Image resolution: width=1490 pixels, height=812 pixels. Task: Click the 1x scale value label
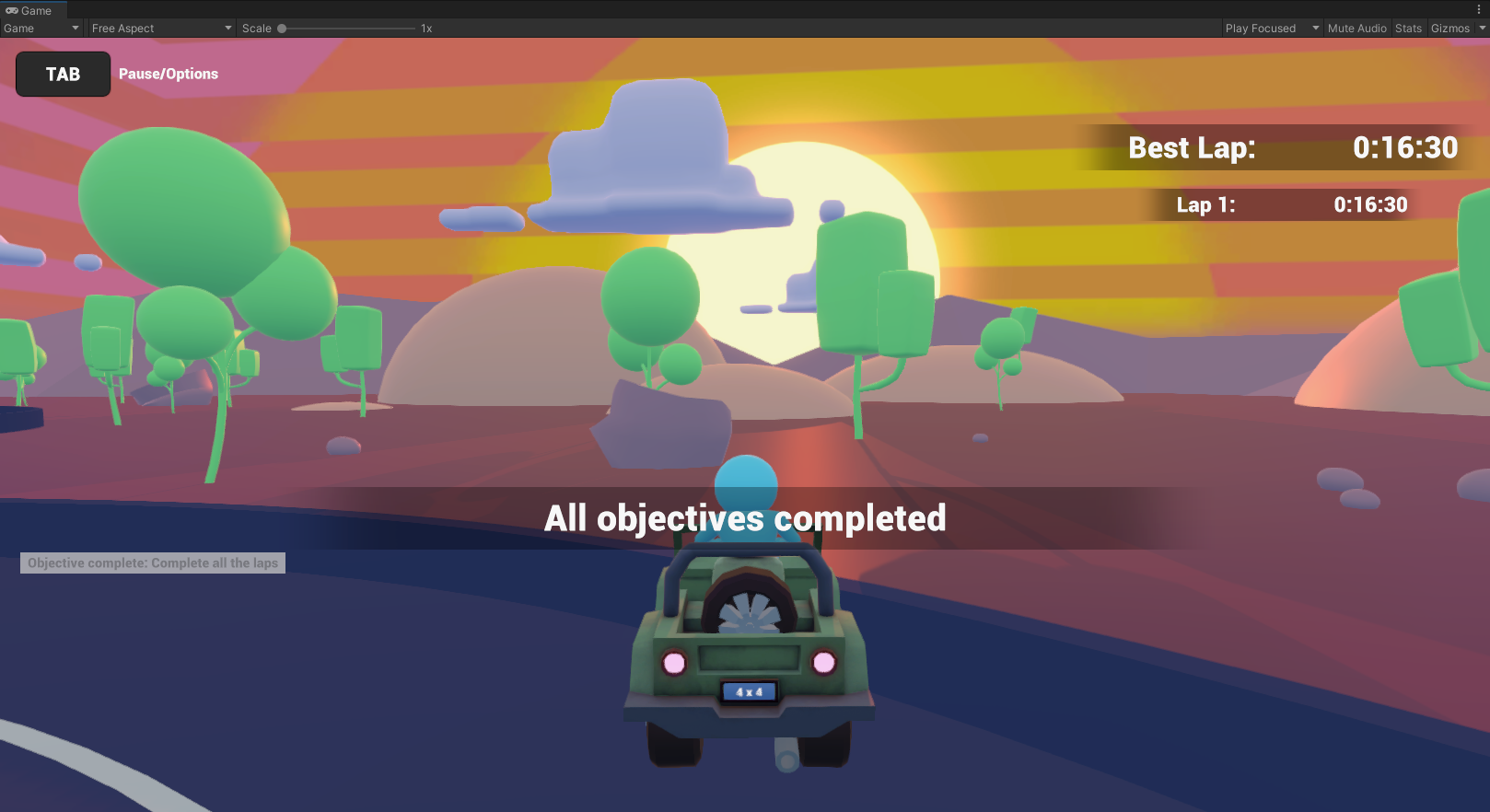point(425,28)
